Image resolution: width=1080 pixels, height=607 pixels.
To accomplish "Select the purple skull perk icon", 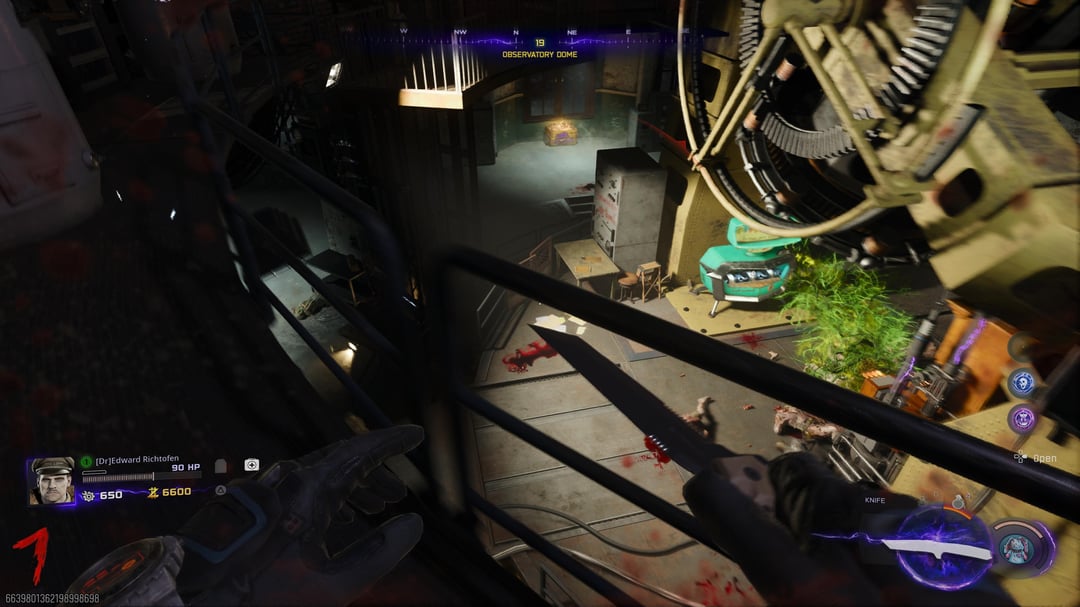I will [1021, 418].
